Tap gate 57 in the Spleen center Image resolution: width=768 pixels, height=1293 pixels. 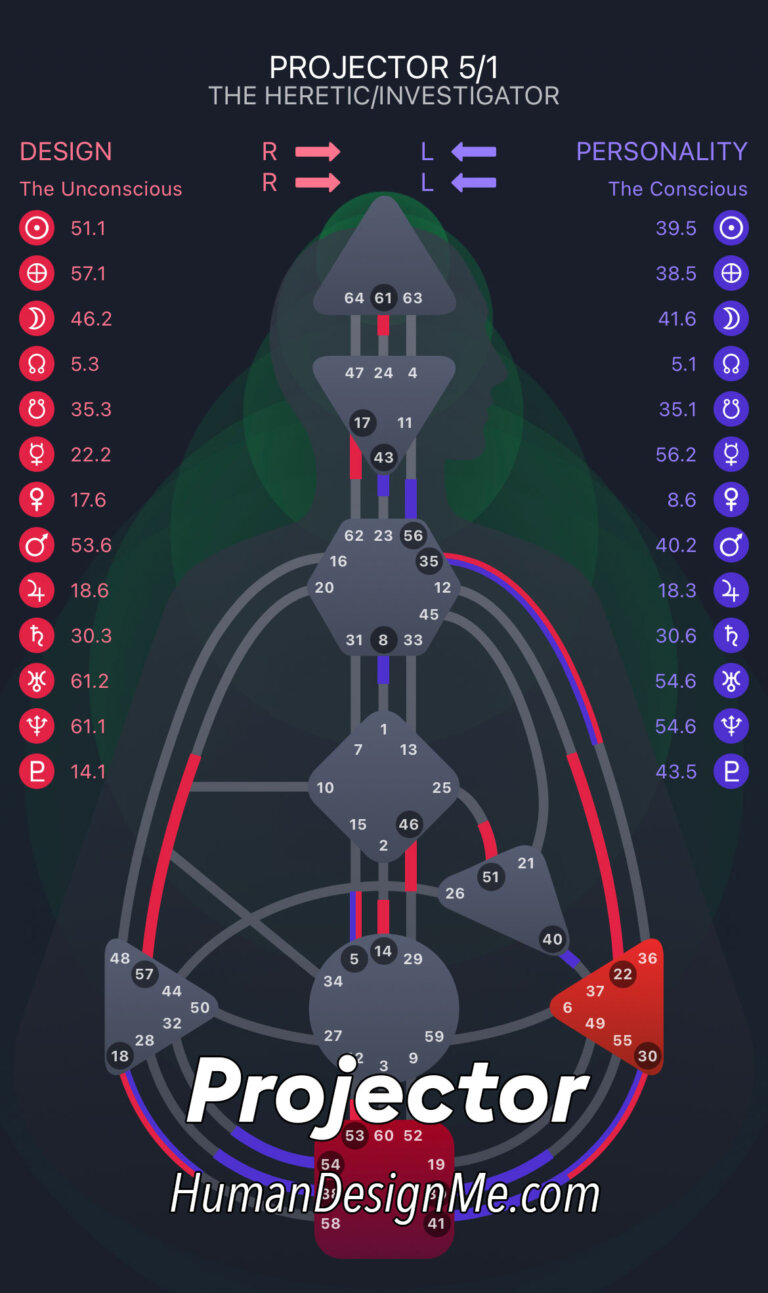pyautogui.click(x=145, y=974)
